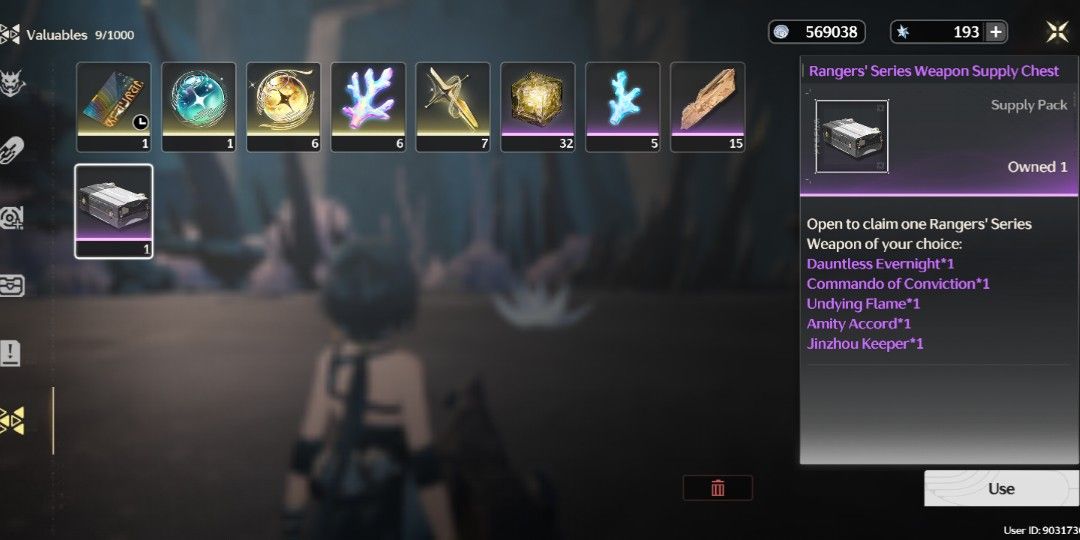Open the chain-link icon inventory tab
Viewport: 1080px width, 540px height.
pos(12,150)
